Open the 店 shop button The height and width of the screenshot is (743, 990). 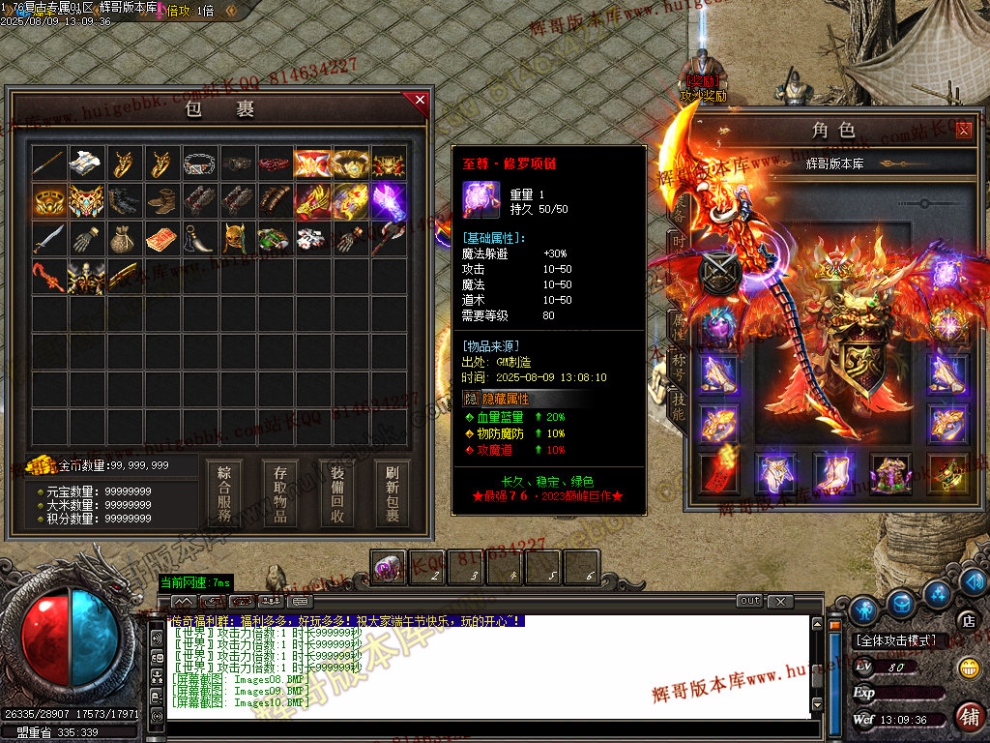click(968, 621)
